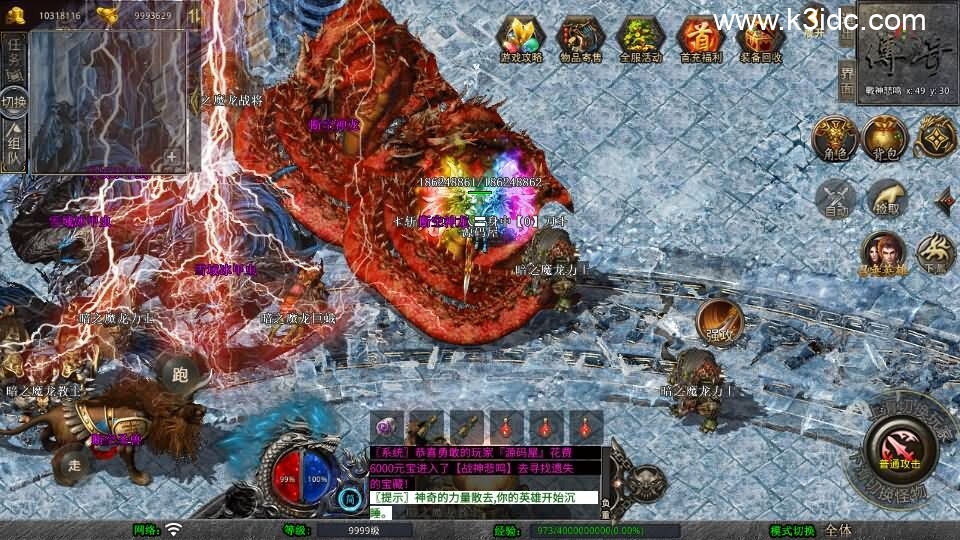Select the 走 walk movement button
The width and height of the screenshot is (960, 540).
click(x=75, y=463)
